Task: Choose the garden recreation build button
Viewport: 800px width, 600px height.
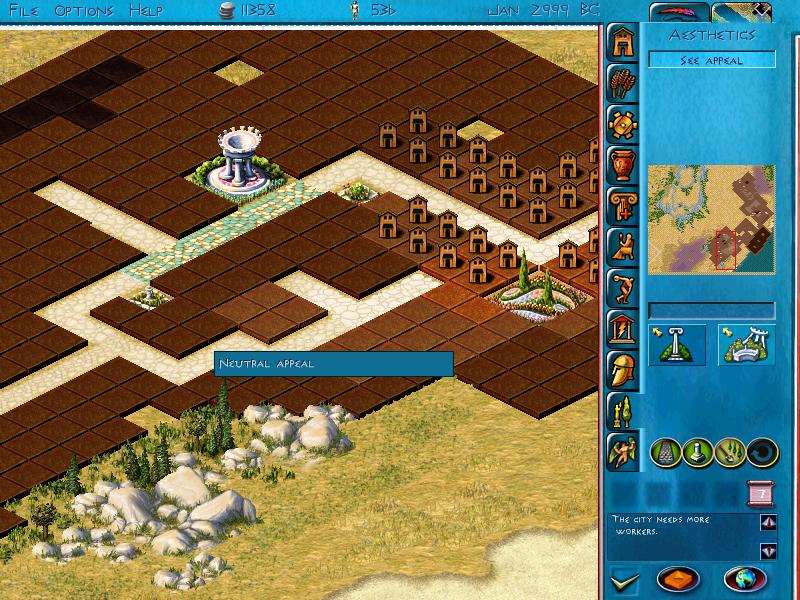Action: tap(746, 345)
